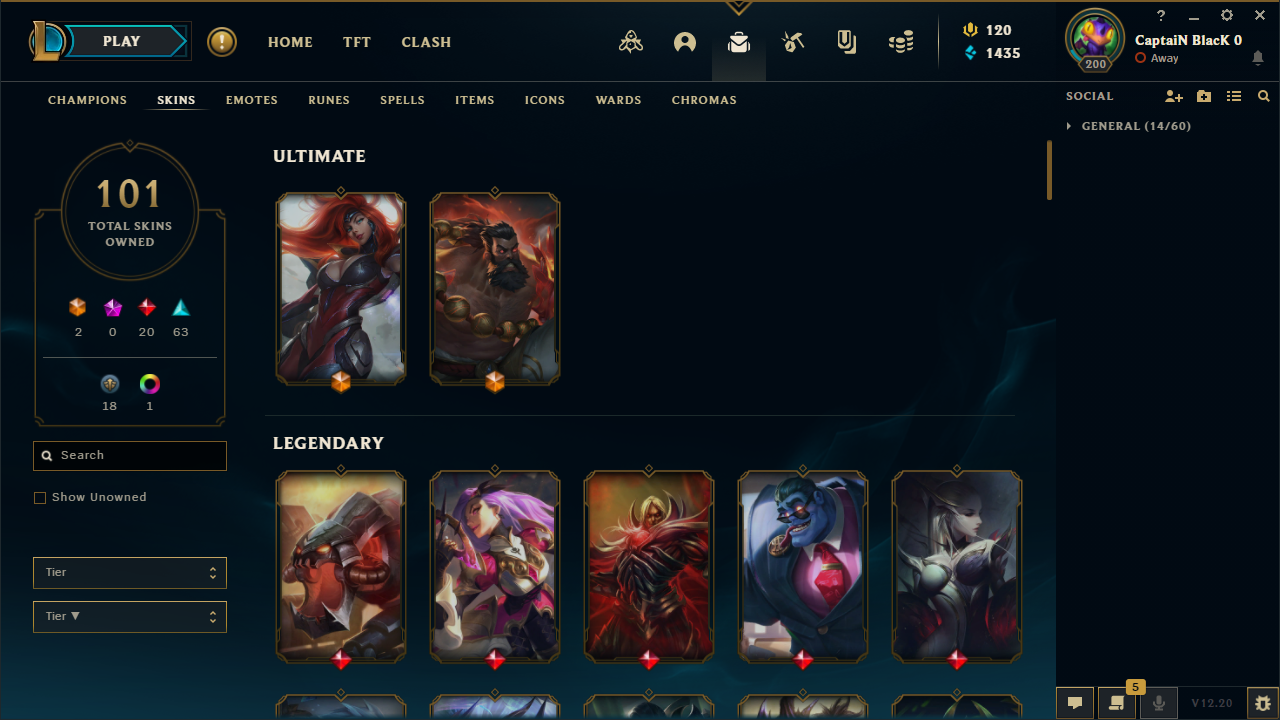
Task: Open the CHROMAS tab
Action: [704, 100]
